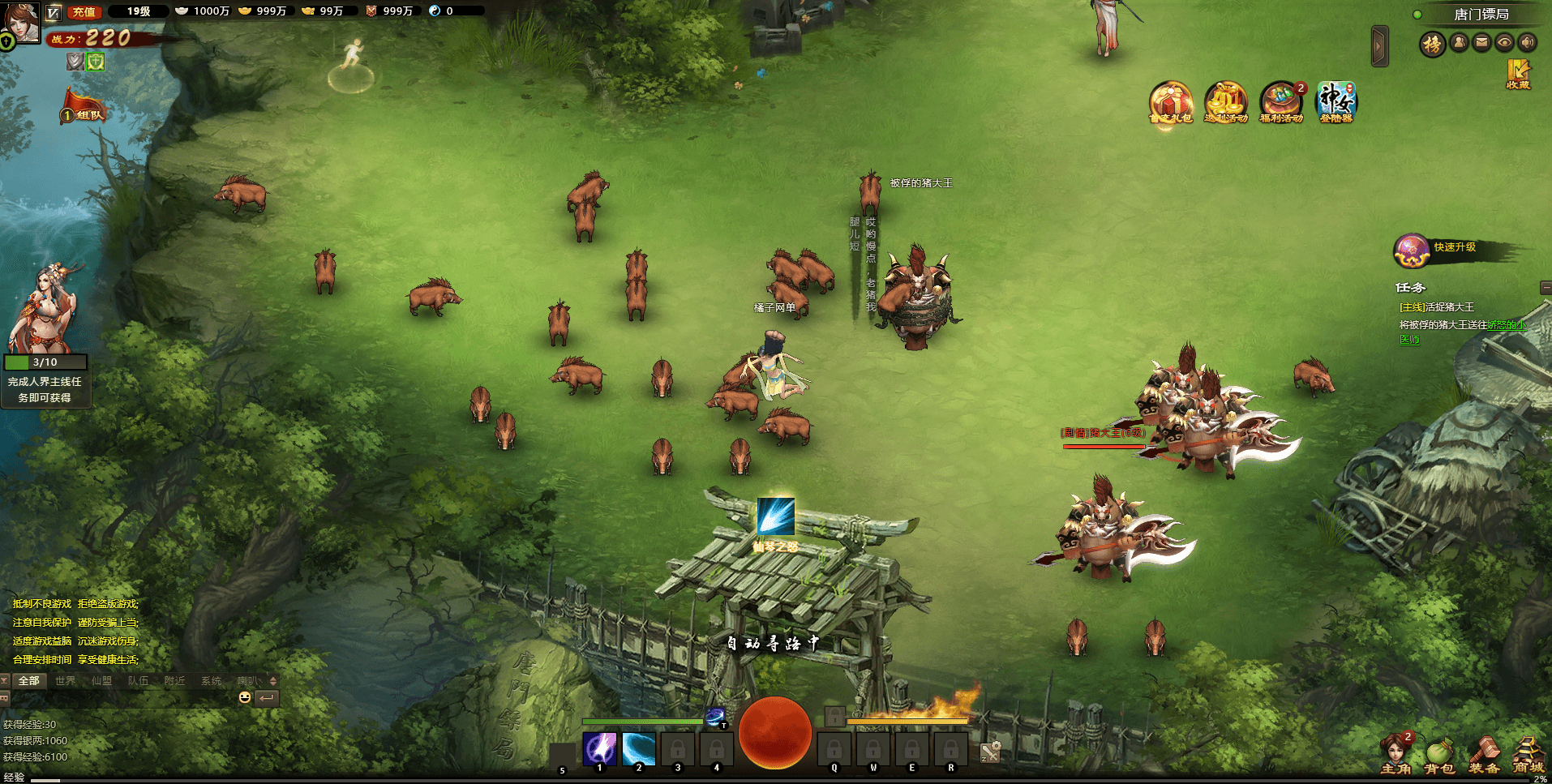Toggle the sound speaker icon

(x=1527, y=42)
